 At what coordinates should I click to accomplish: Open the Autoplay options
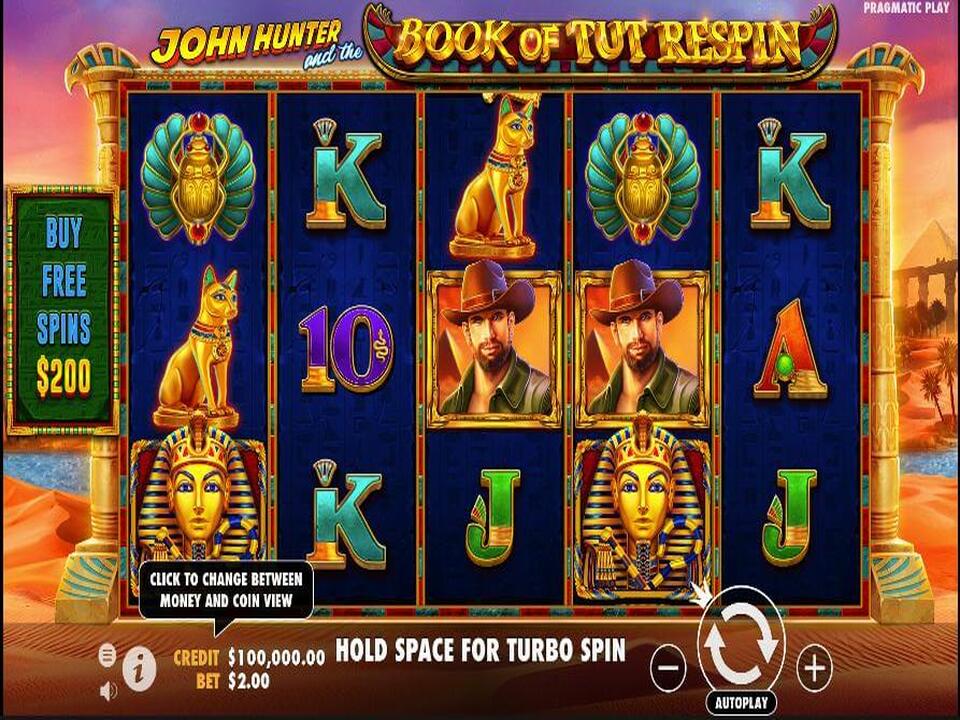point(741,703)
